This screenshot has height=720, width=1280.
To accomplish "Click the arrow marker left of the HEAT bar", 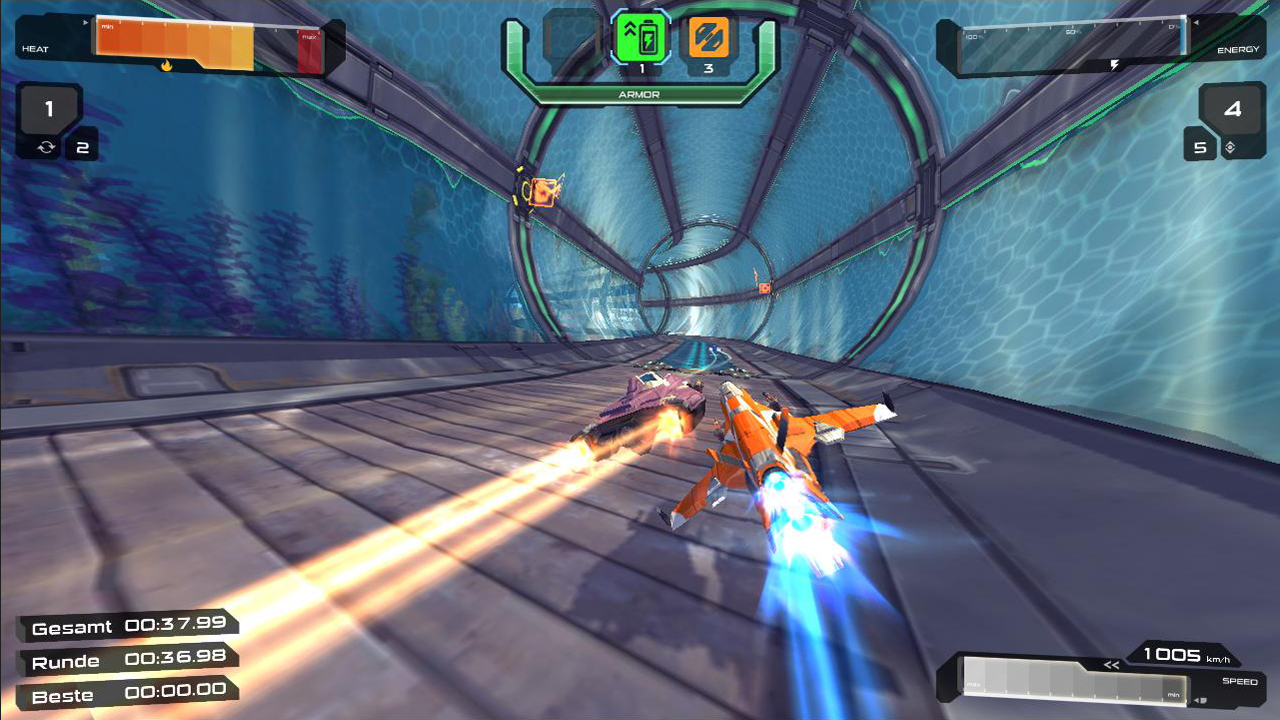I will pyautogui.click(x=86, y=22).
